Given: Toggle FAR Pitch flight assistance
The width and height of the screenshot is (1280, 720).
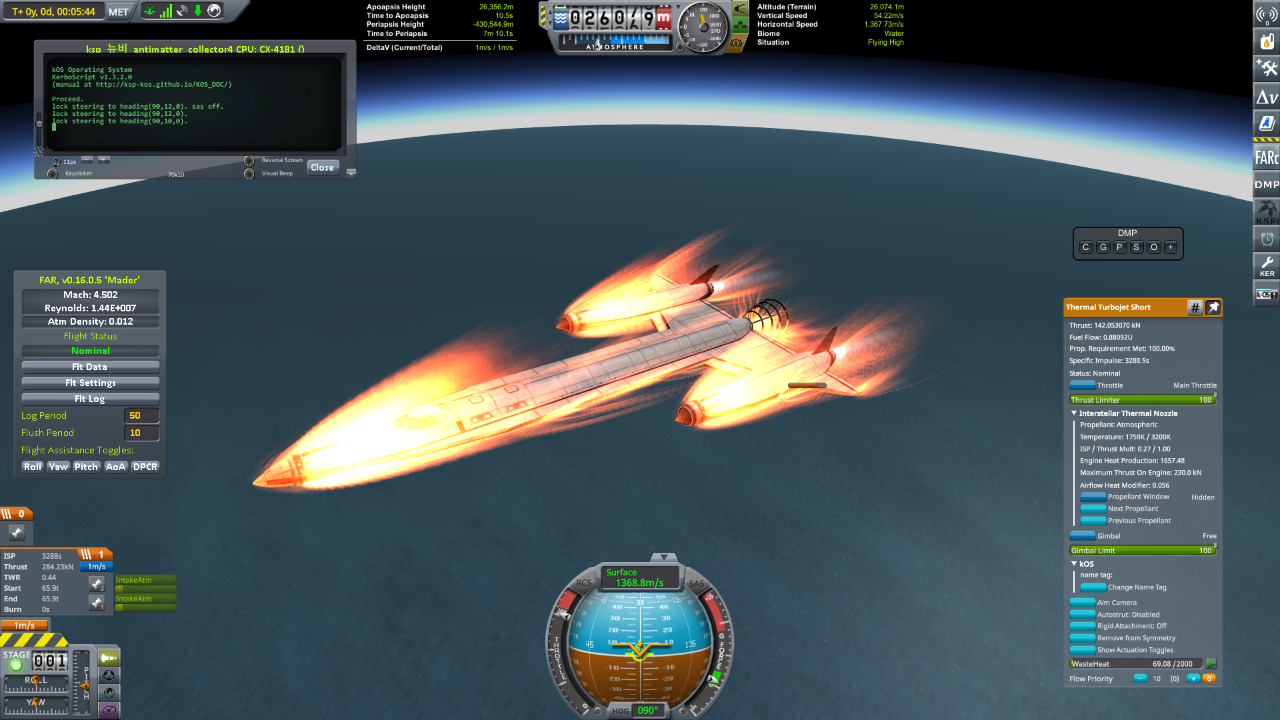Looking at the screenshot, I should [87, 466].
